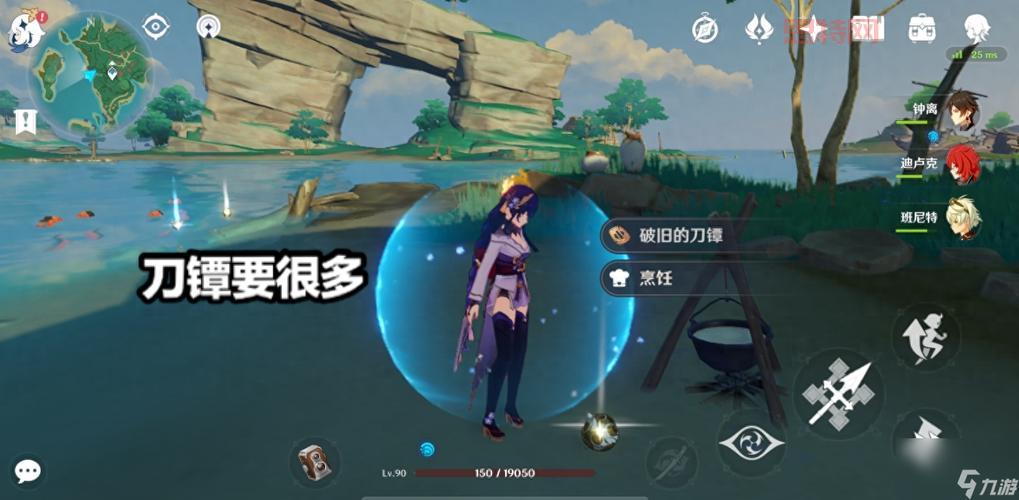Tap the spear normal attack button

click(838, 395)
